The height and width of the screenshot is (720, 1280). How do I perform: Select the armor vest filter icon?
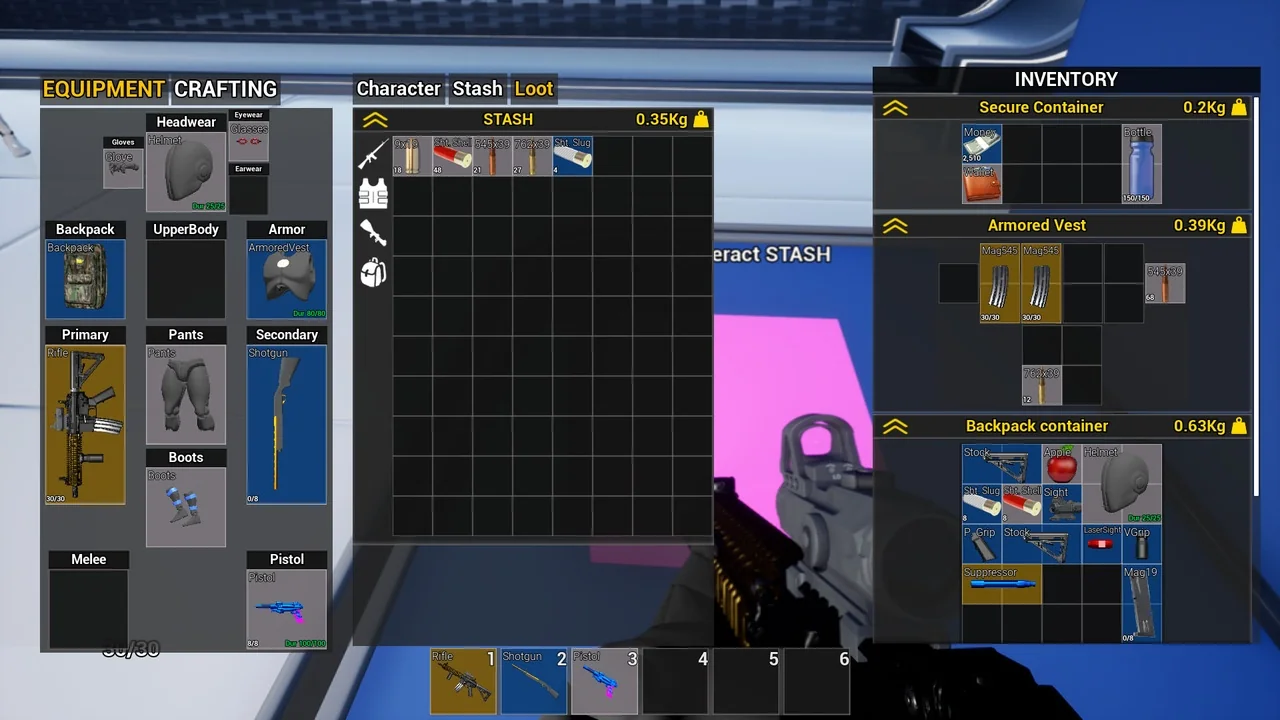point(373,194)
